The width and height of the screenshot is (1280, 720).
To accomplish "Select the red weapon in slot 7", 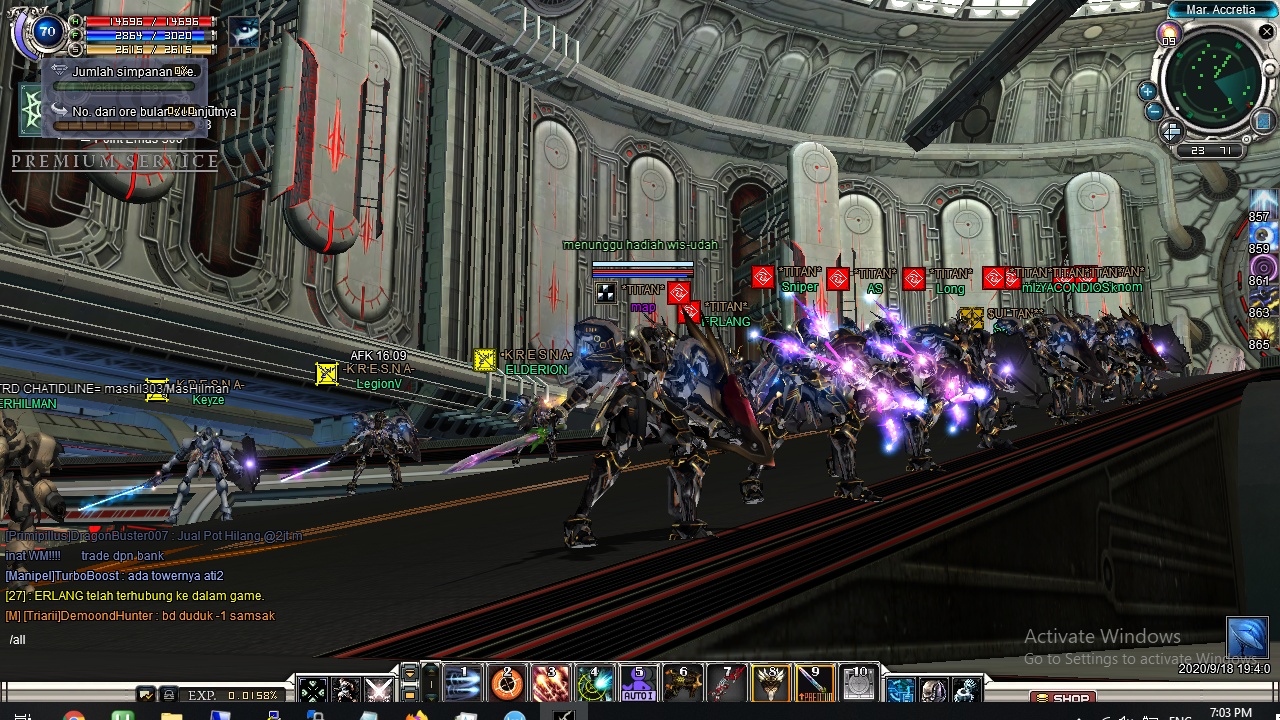I will pos(727,683).
